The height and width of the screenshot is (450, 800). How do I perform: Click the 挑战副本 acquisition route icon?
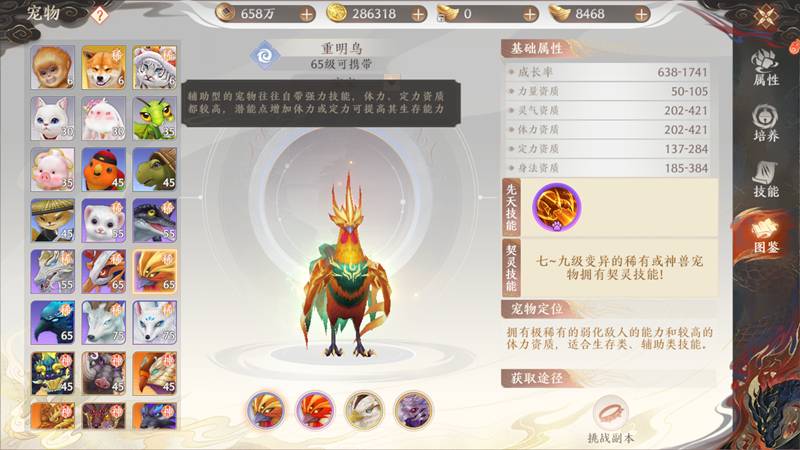pos(611,413)
